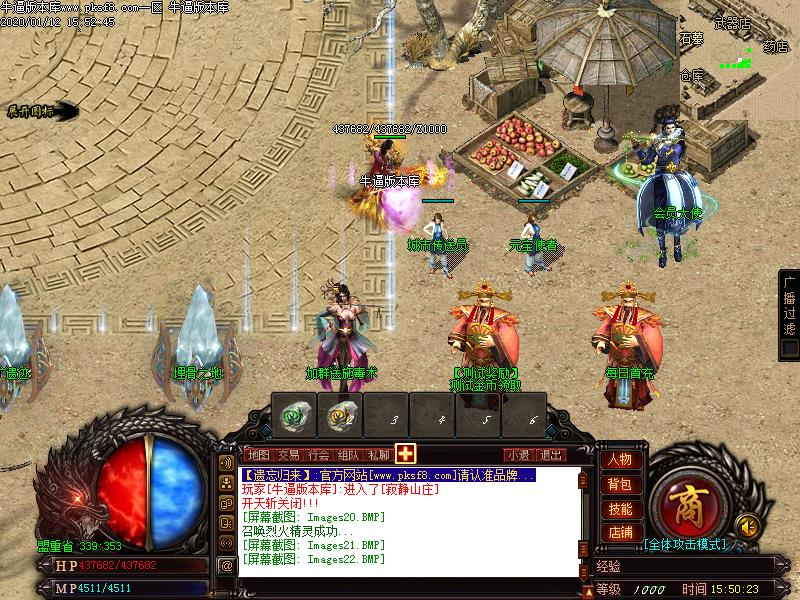800x600 pixels.
Task: Click the 展开图标 expand icons button
Action: click(x=30, y=111)
